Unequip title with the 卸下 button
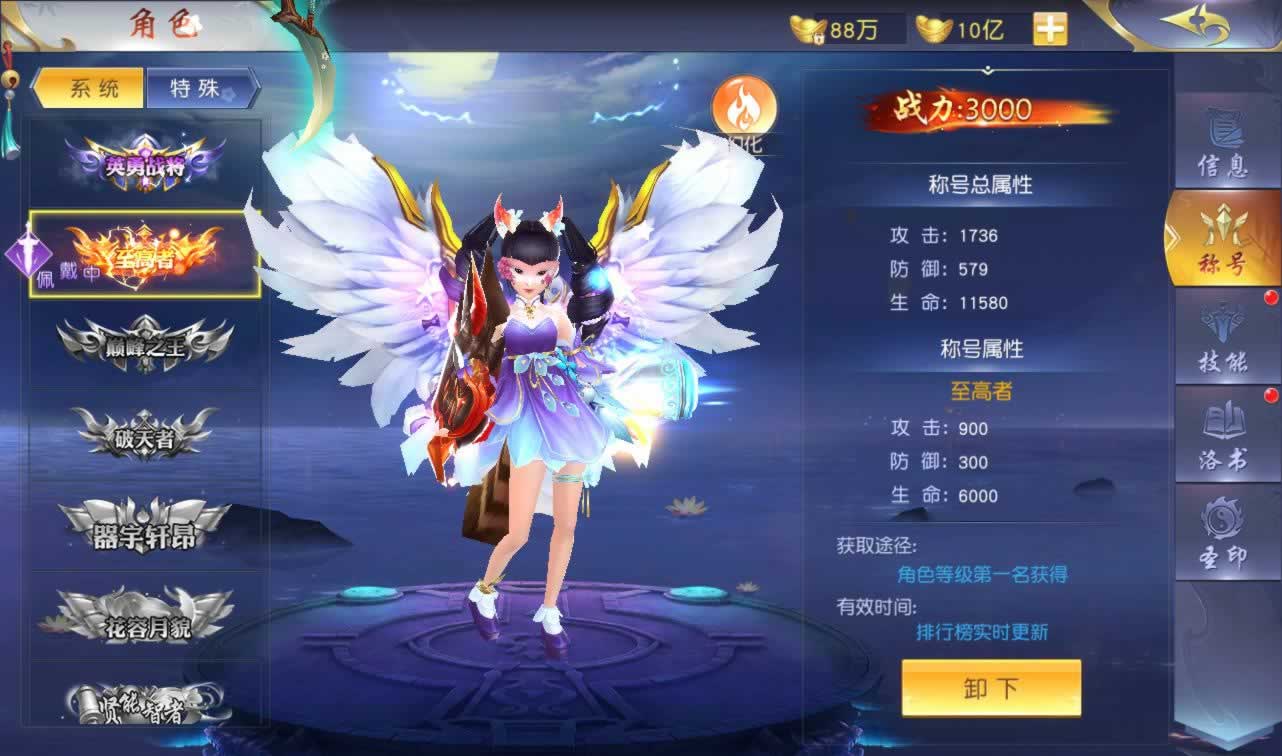The height and width of the screenshot is (756, 1282). click(990, 687)
